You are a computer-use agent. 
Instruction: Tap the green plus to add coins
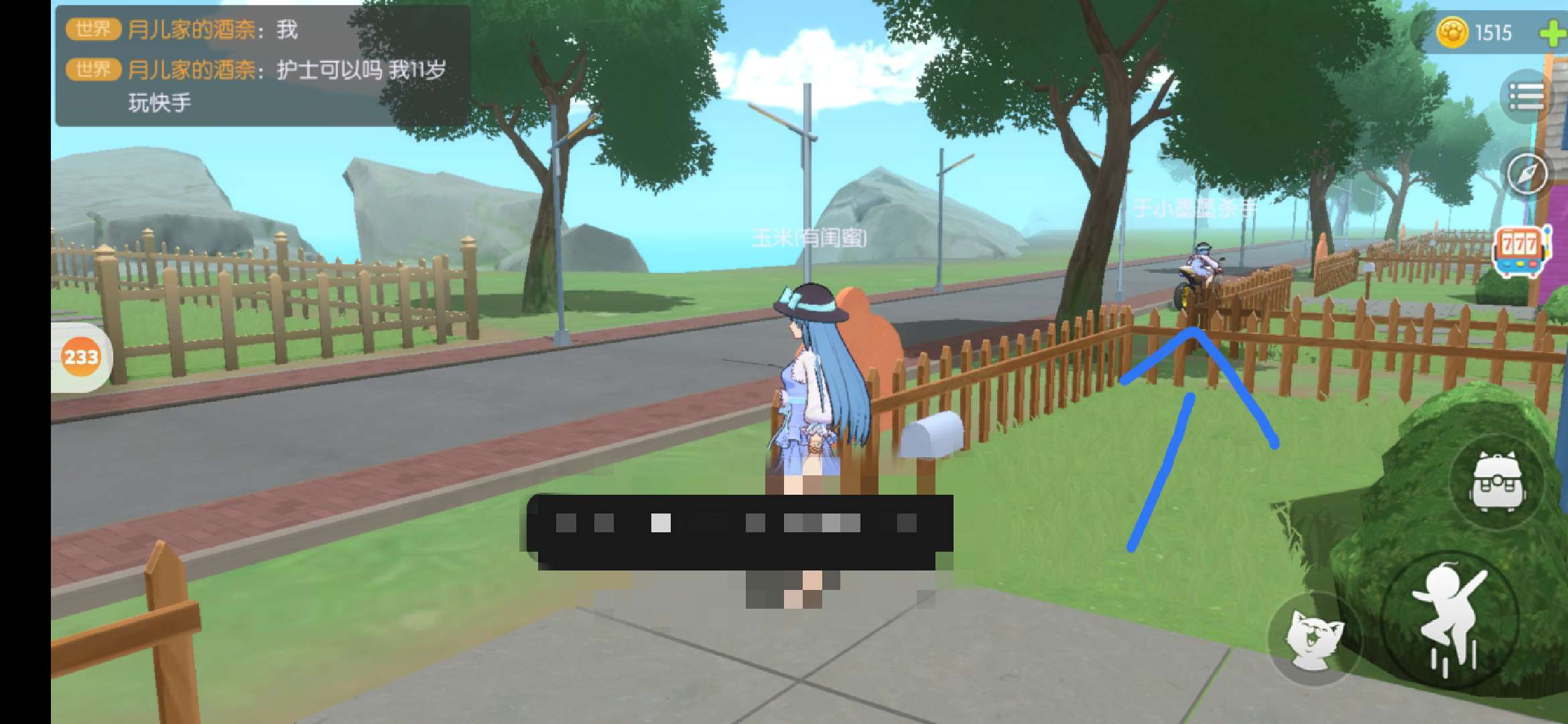tap(1552, 33)
